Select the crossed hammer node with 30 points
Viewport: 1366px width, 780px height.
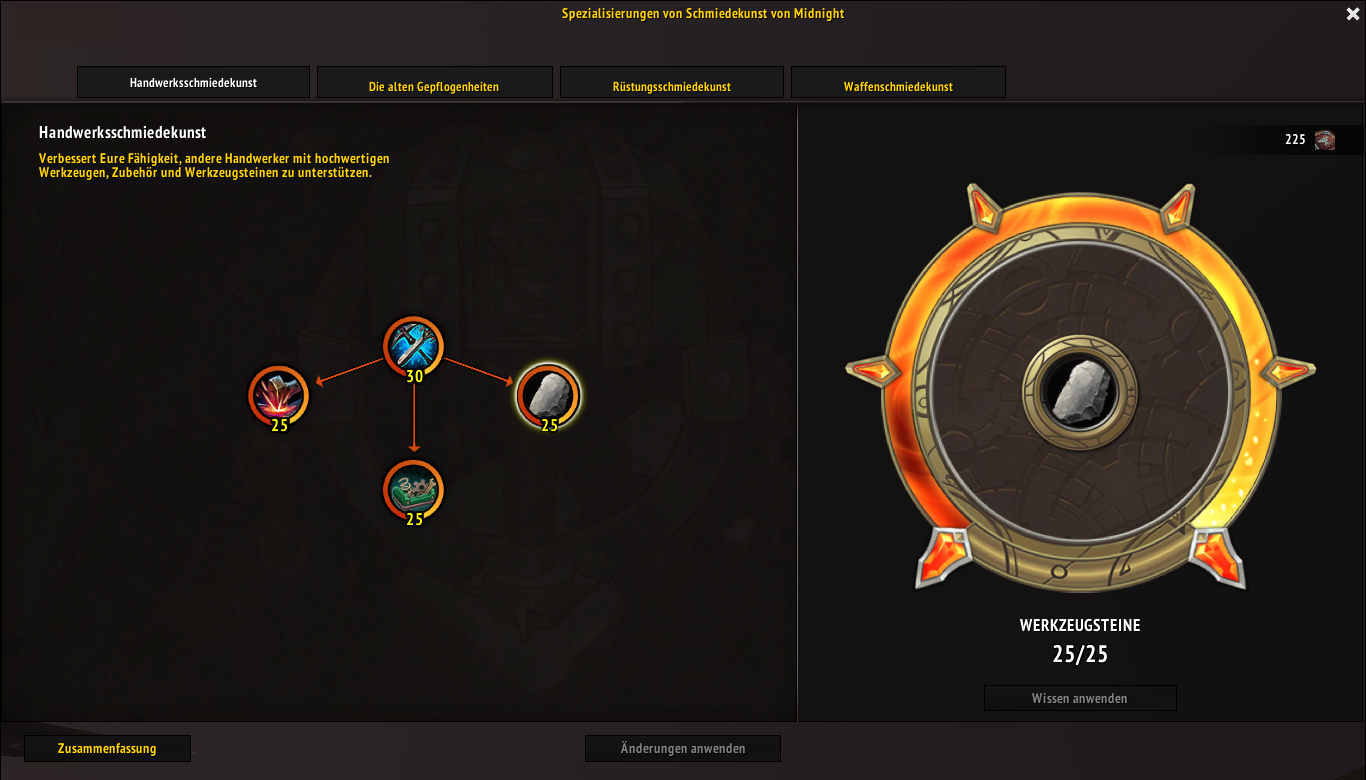click(x=413, y=346)
